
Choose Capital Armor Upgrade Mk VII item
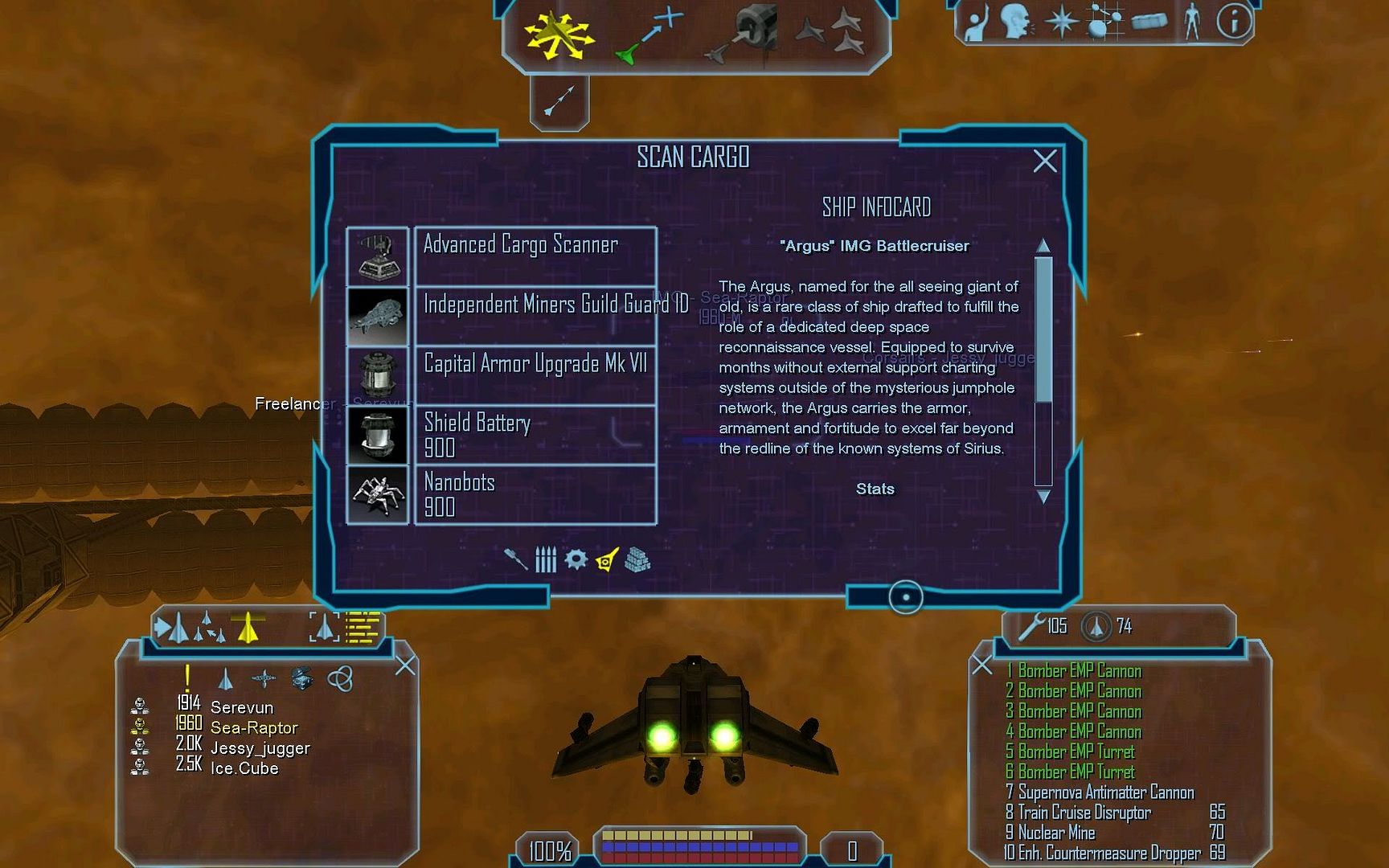[535, 375]
